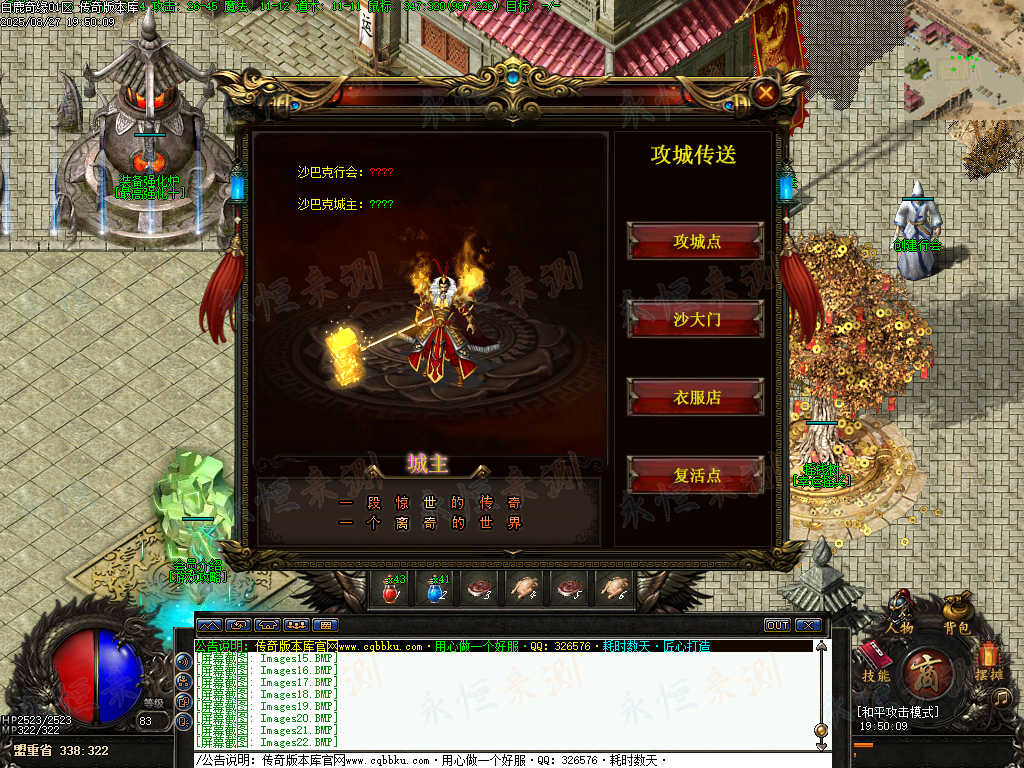Teleport to the 复活点 respawn point
The image size is (1024, 768).
tap(696, 475)
